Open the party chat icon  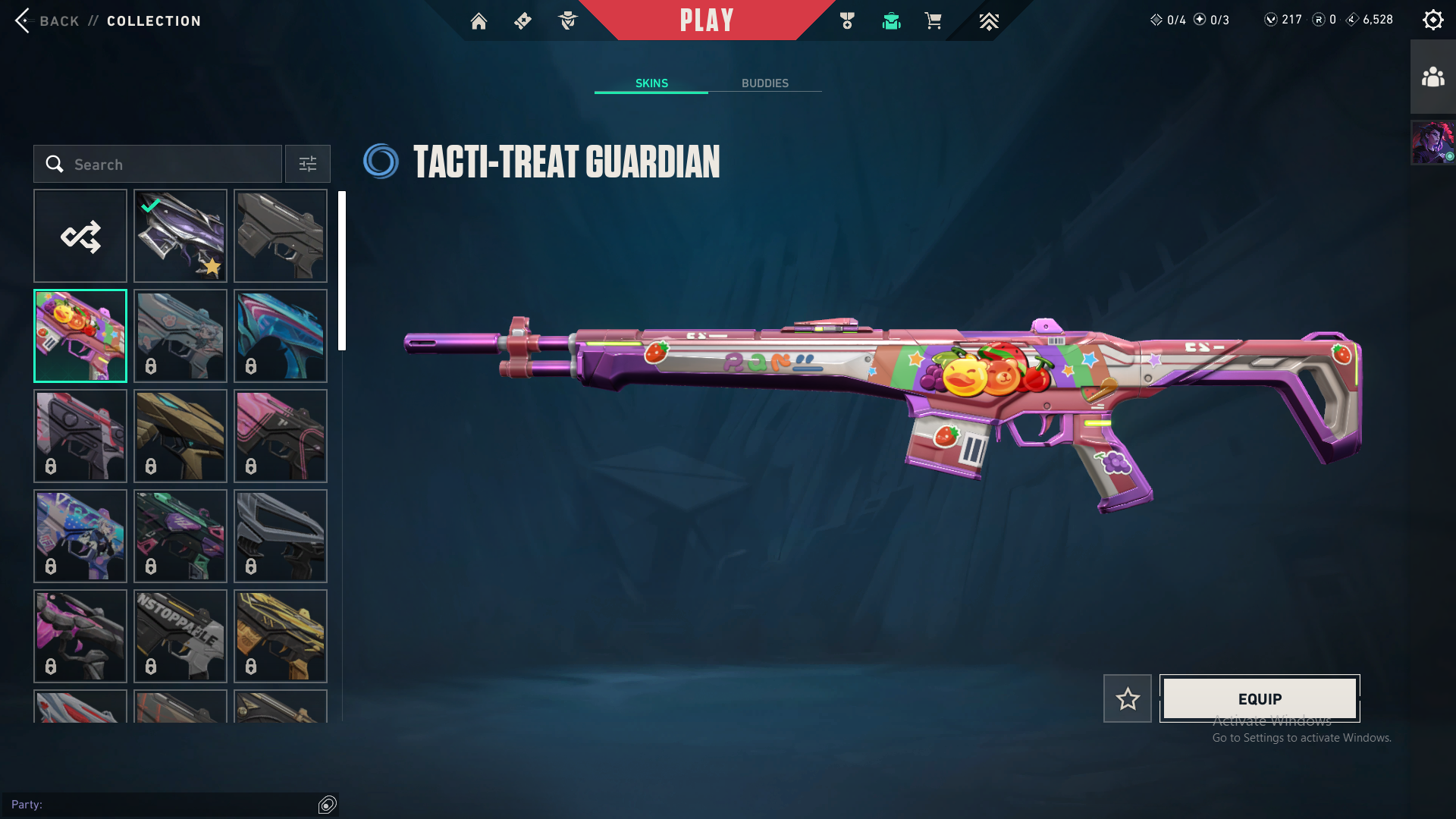(328, 805)
